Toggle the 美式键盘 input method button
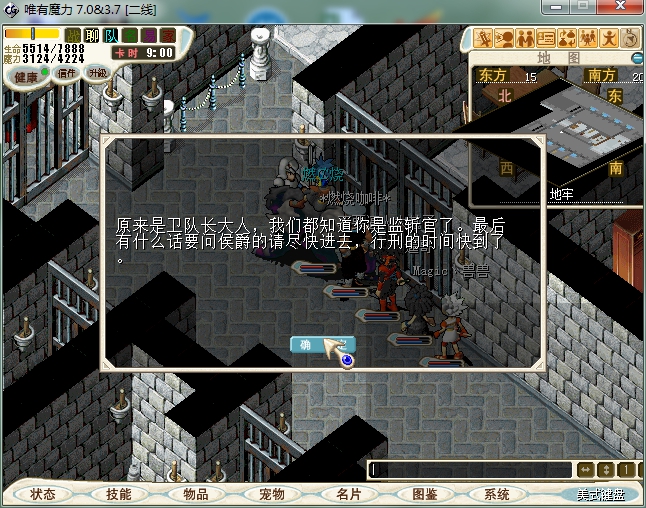Viewport: 646px width, 508px height. [599, 494]
